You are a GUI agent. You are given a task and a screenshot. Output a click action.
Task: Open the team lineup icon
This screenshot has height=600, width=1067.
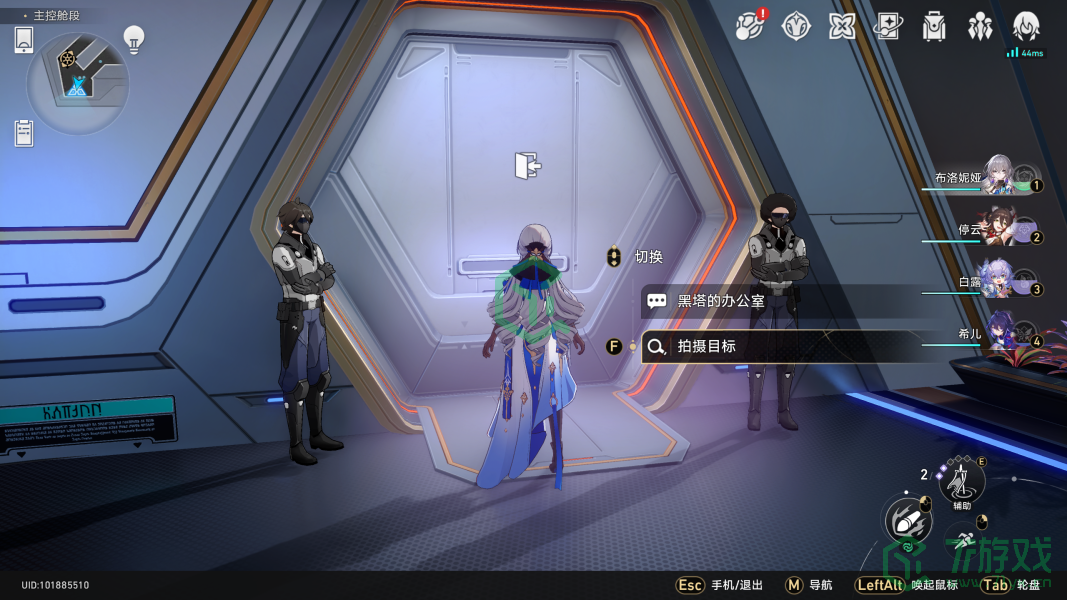[980, 27]
